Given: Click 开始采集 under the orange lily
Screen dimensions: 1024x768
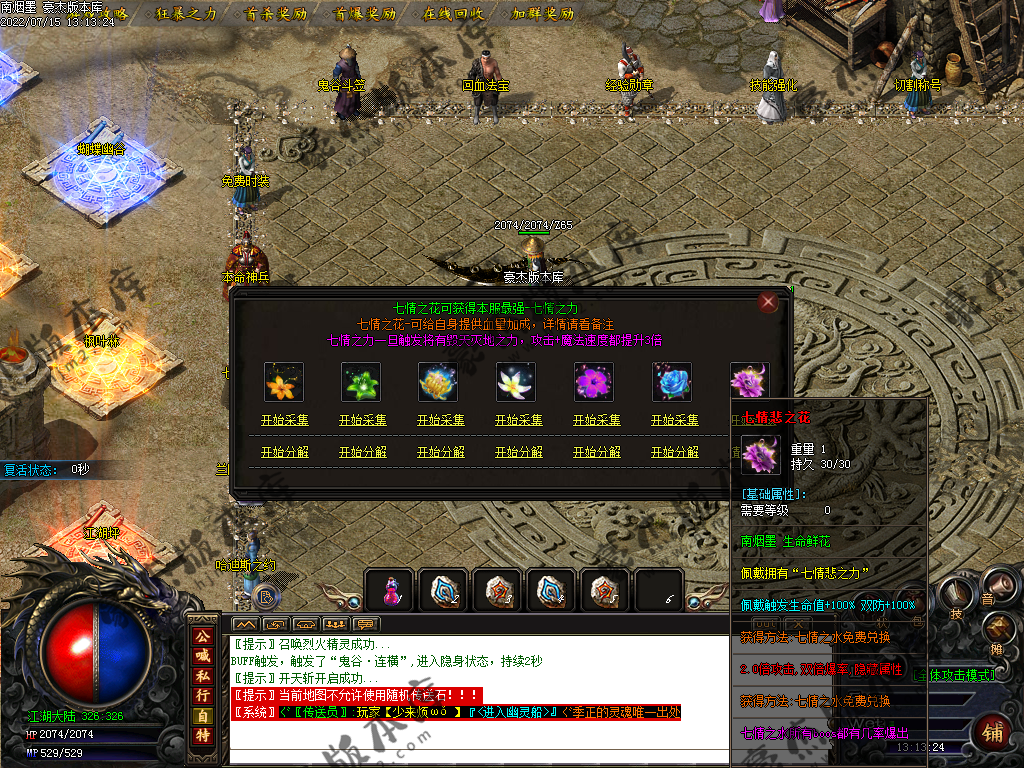Looking at the screenshot, I should click(285, 421).
